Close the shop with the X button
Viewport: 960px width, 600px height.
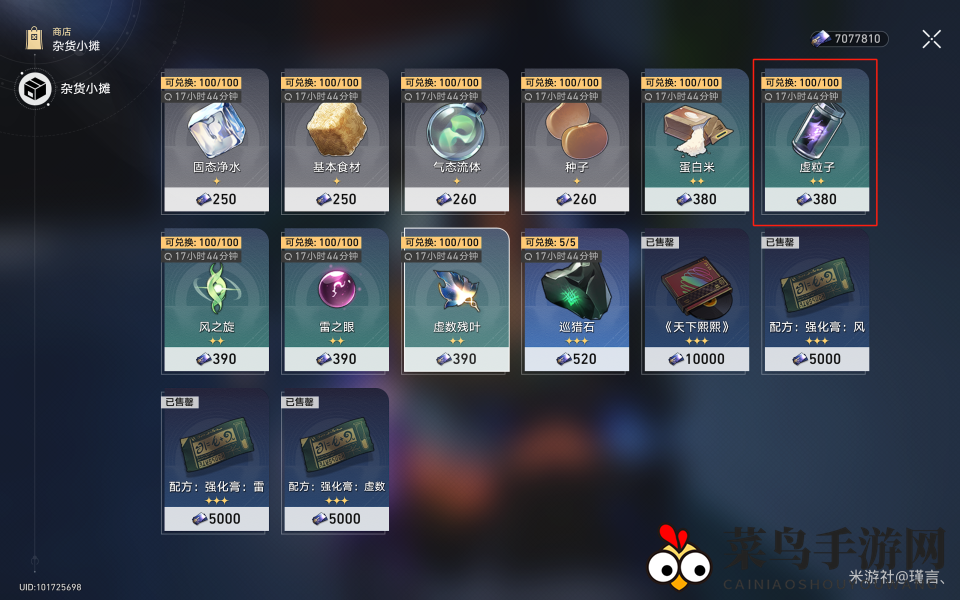931,39
